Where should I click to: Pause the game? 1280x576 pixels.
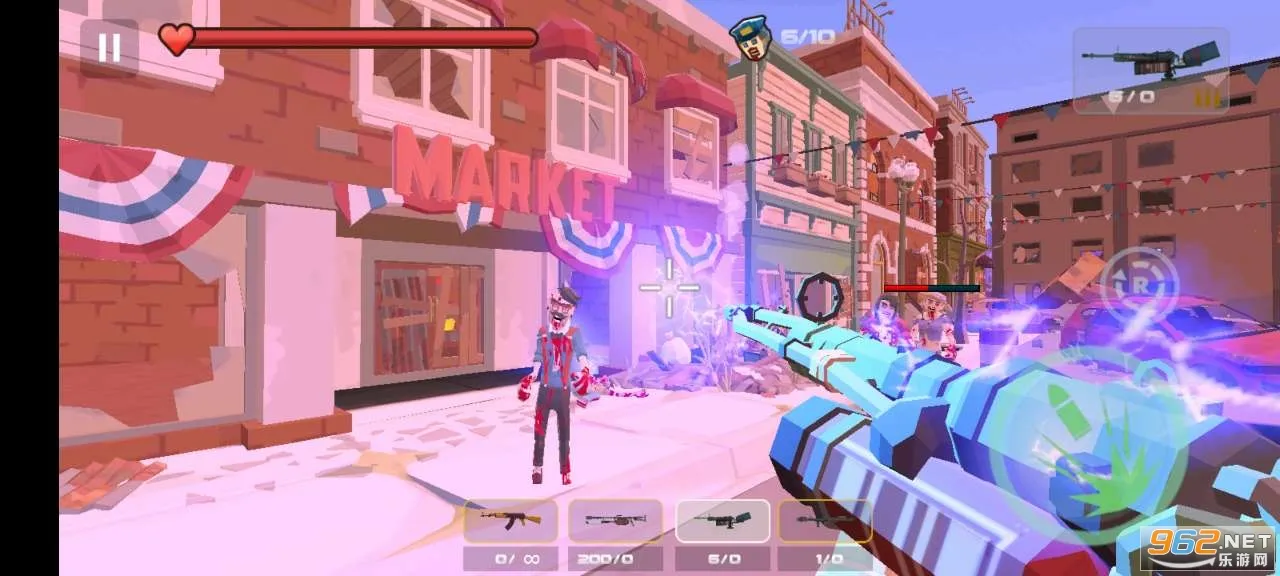point(109,46)
